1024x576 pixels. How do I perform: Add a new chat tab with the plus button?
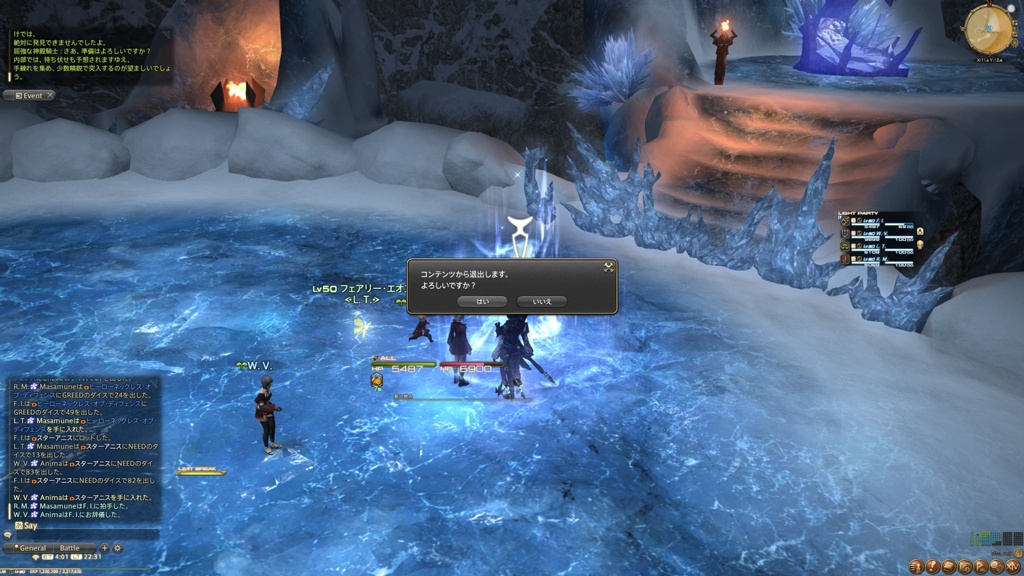pyautogui.click(x=105, y=548)
